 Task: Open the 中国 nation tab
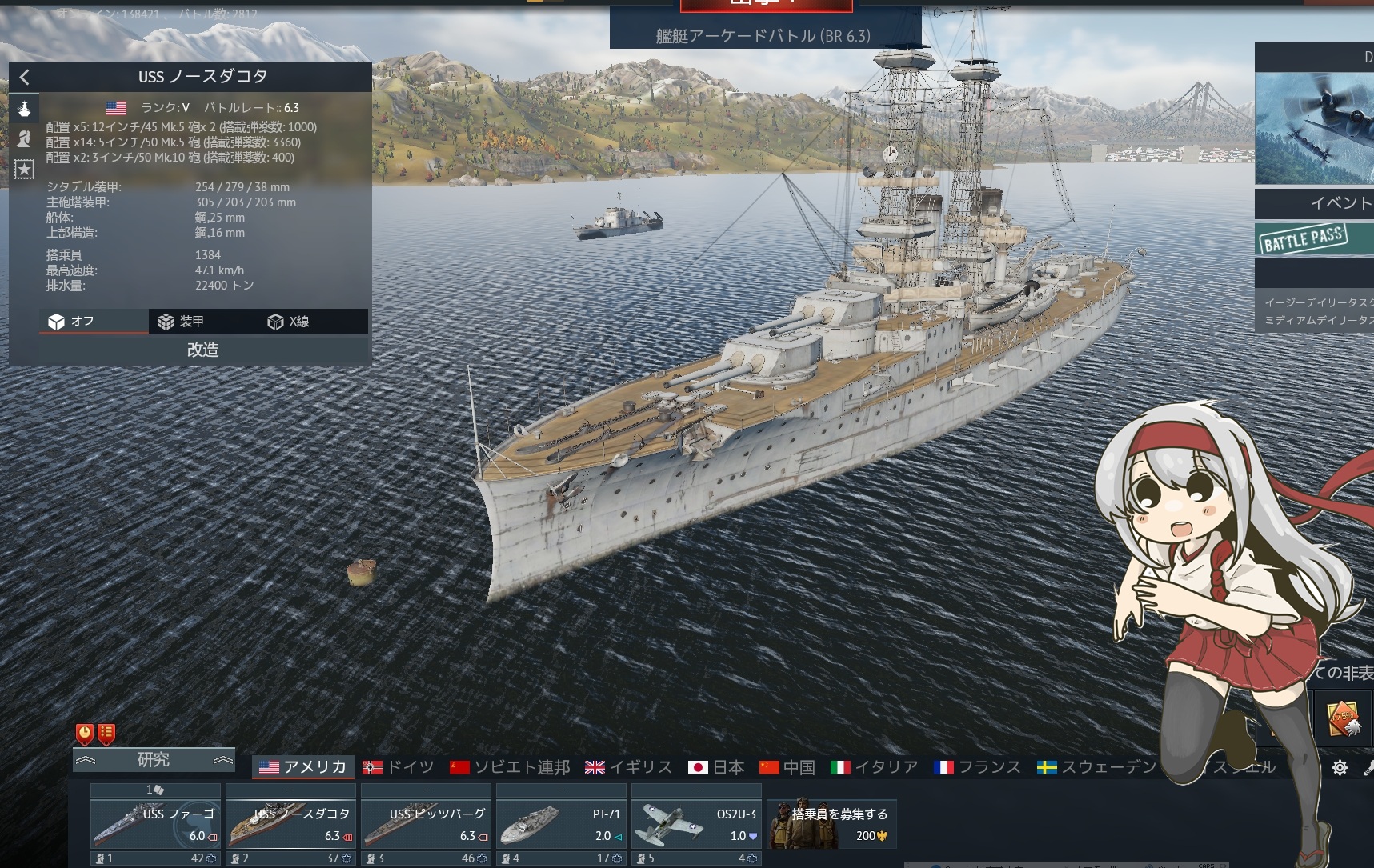point(787,767)
